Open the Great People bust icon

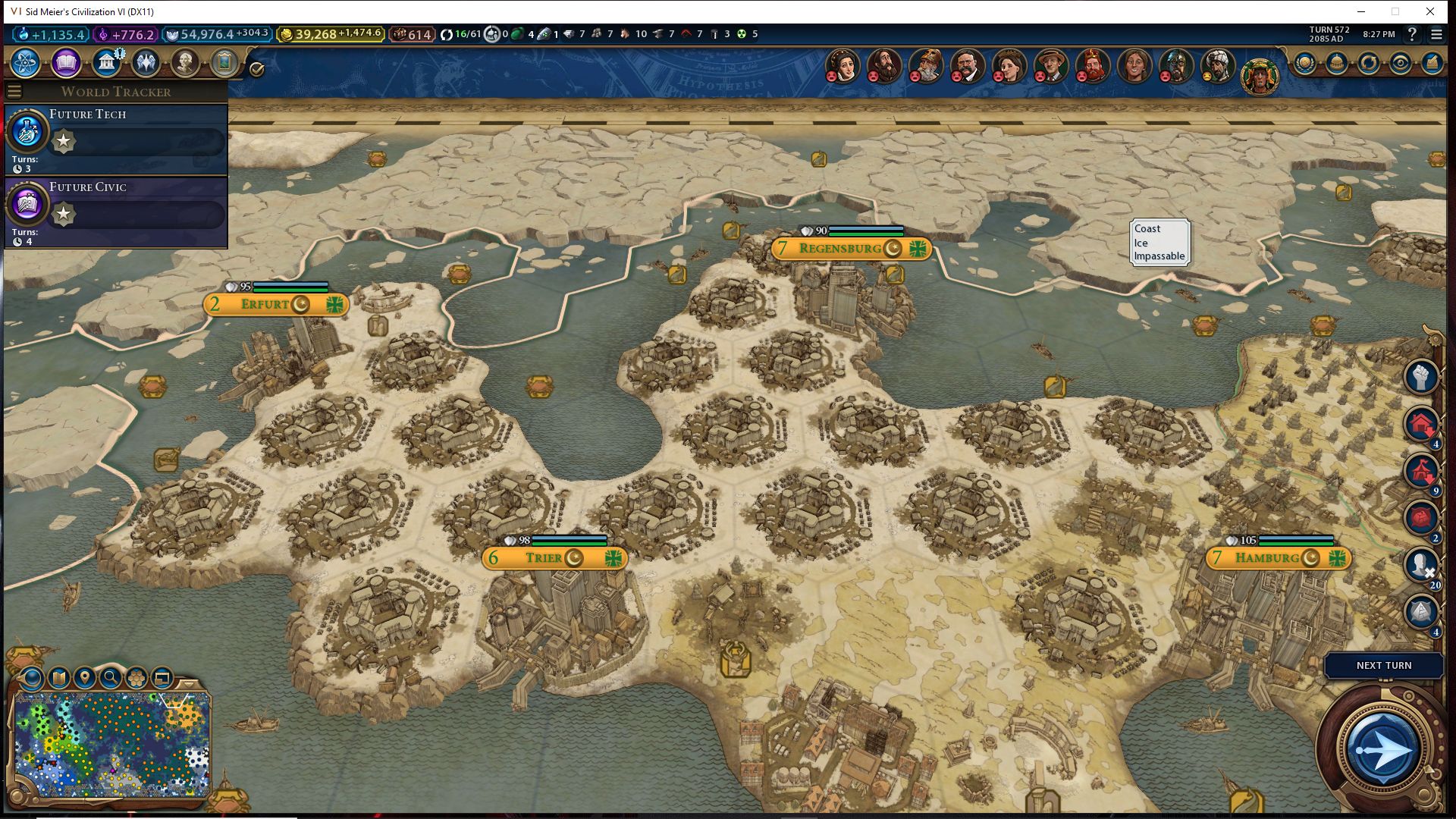click(185, 63)
